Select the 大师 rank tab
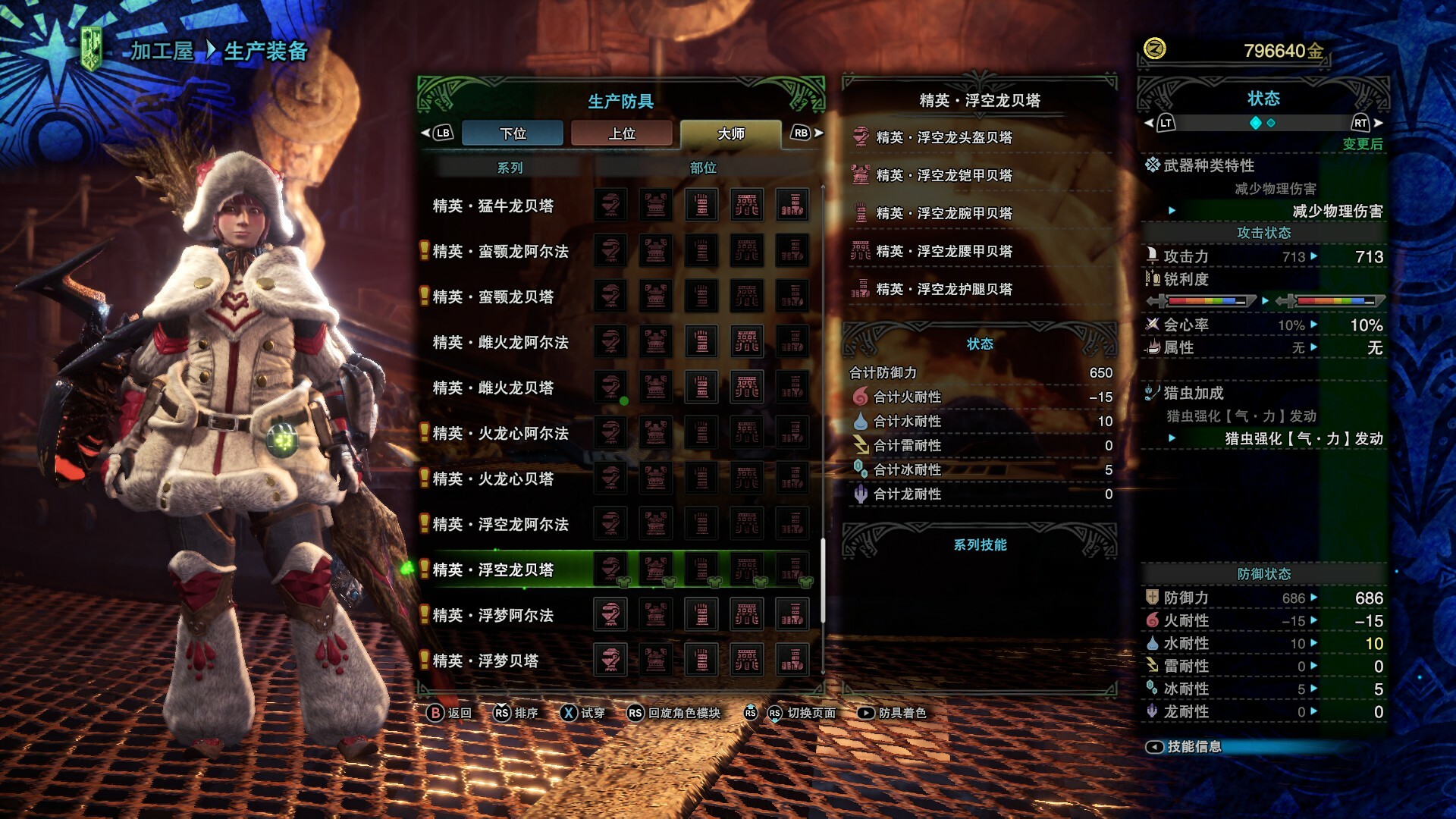The image size is (1456, 819). [x=731, y=133]
